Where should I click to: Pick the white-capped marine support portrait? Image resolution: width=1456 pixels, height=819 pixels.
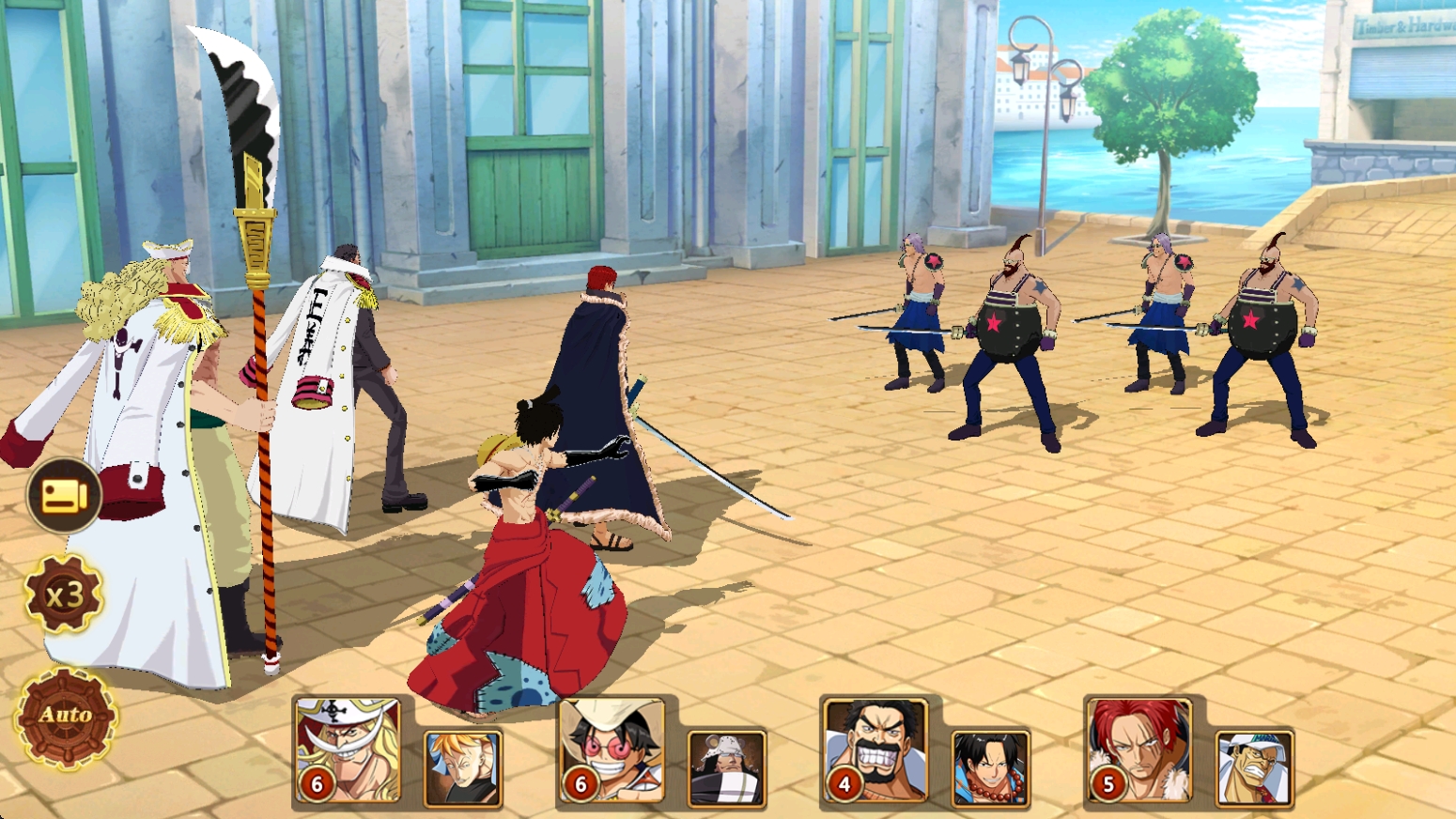click(x=1254, y=767)
